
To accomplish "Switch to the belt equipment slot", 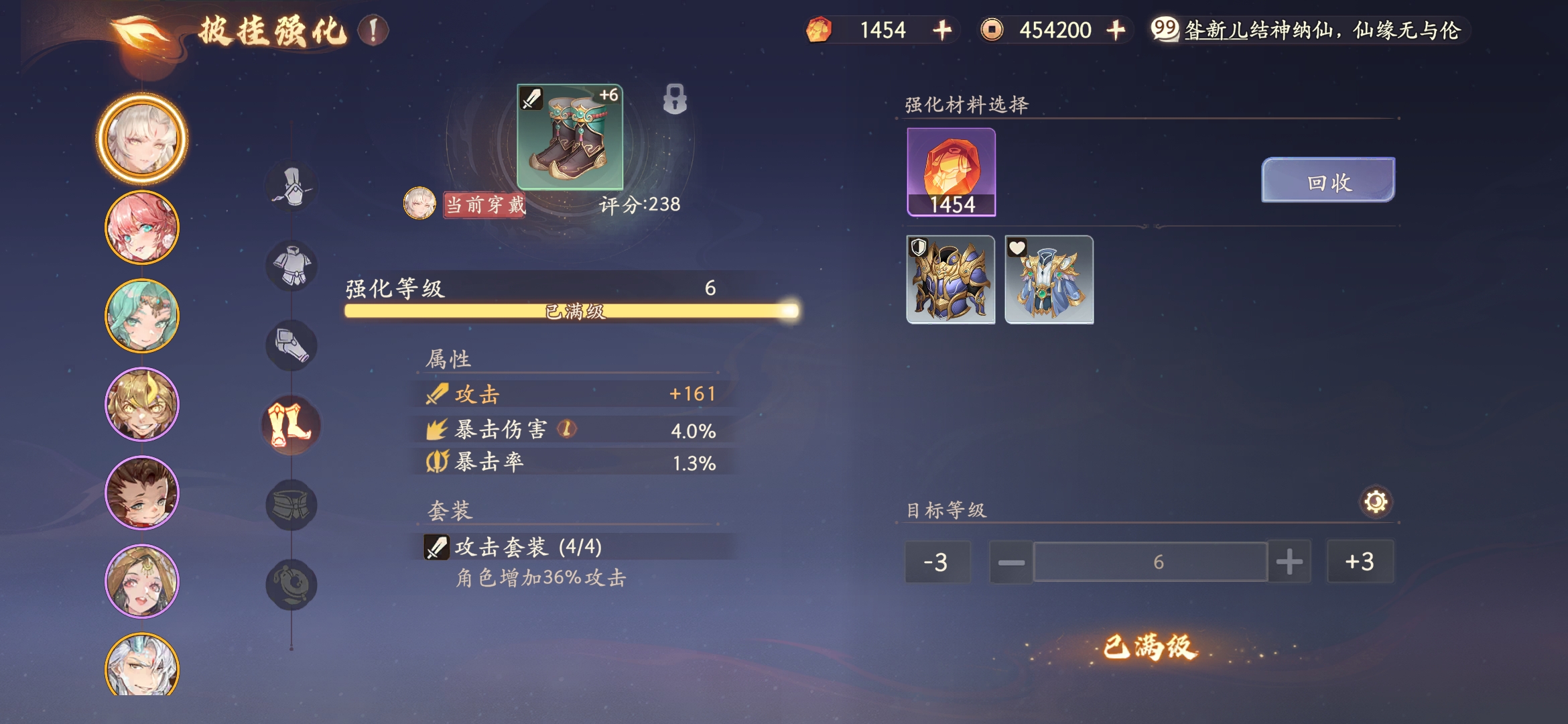I will pos(291,505).
